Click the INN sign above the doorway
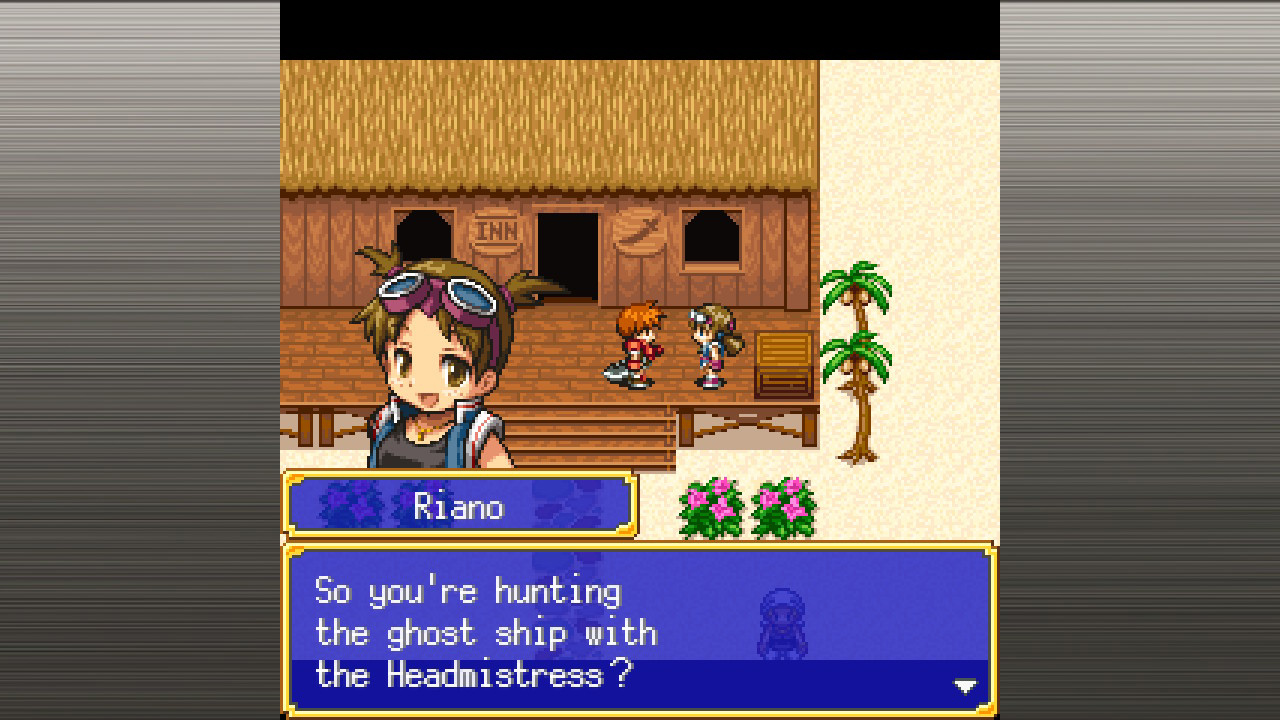 pyautogui.click(x=497, y=229)
